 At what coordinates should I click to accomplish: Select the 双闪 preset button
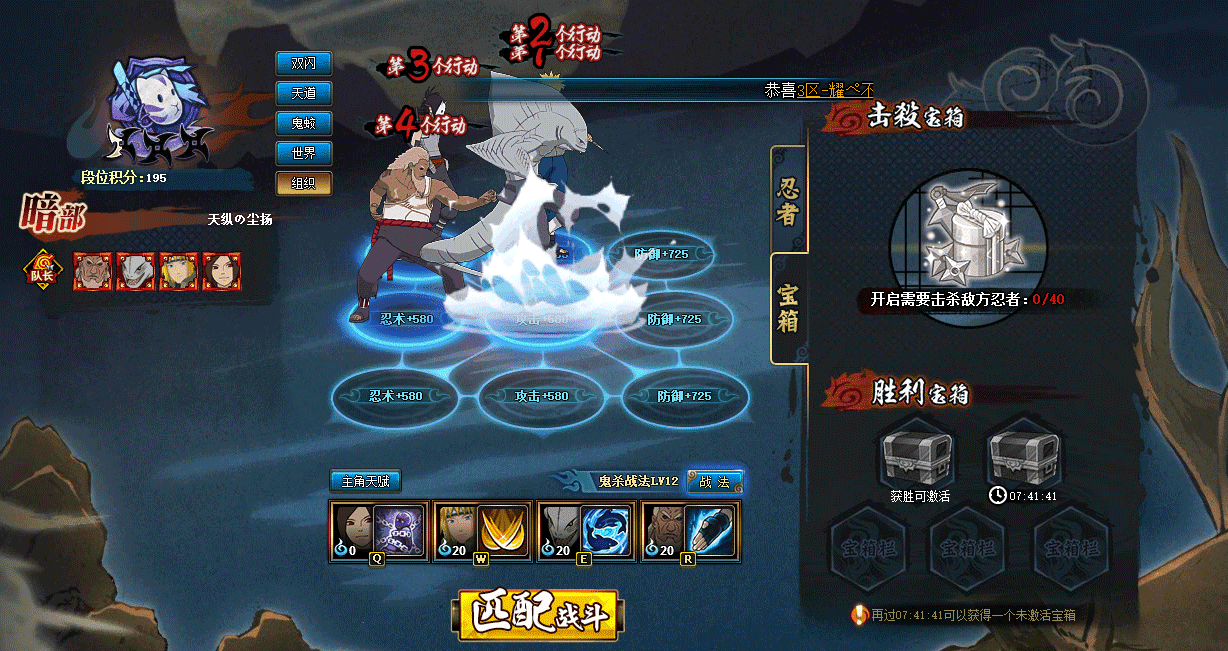304,63
